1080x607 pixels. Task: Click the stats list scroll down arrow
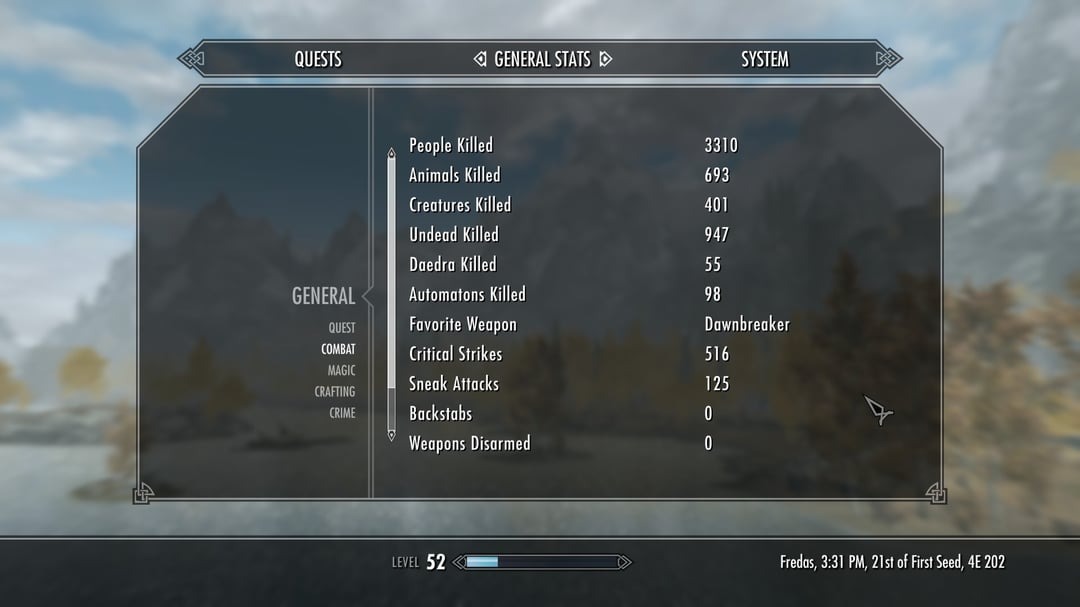click(x=391, y=435)
